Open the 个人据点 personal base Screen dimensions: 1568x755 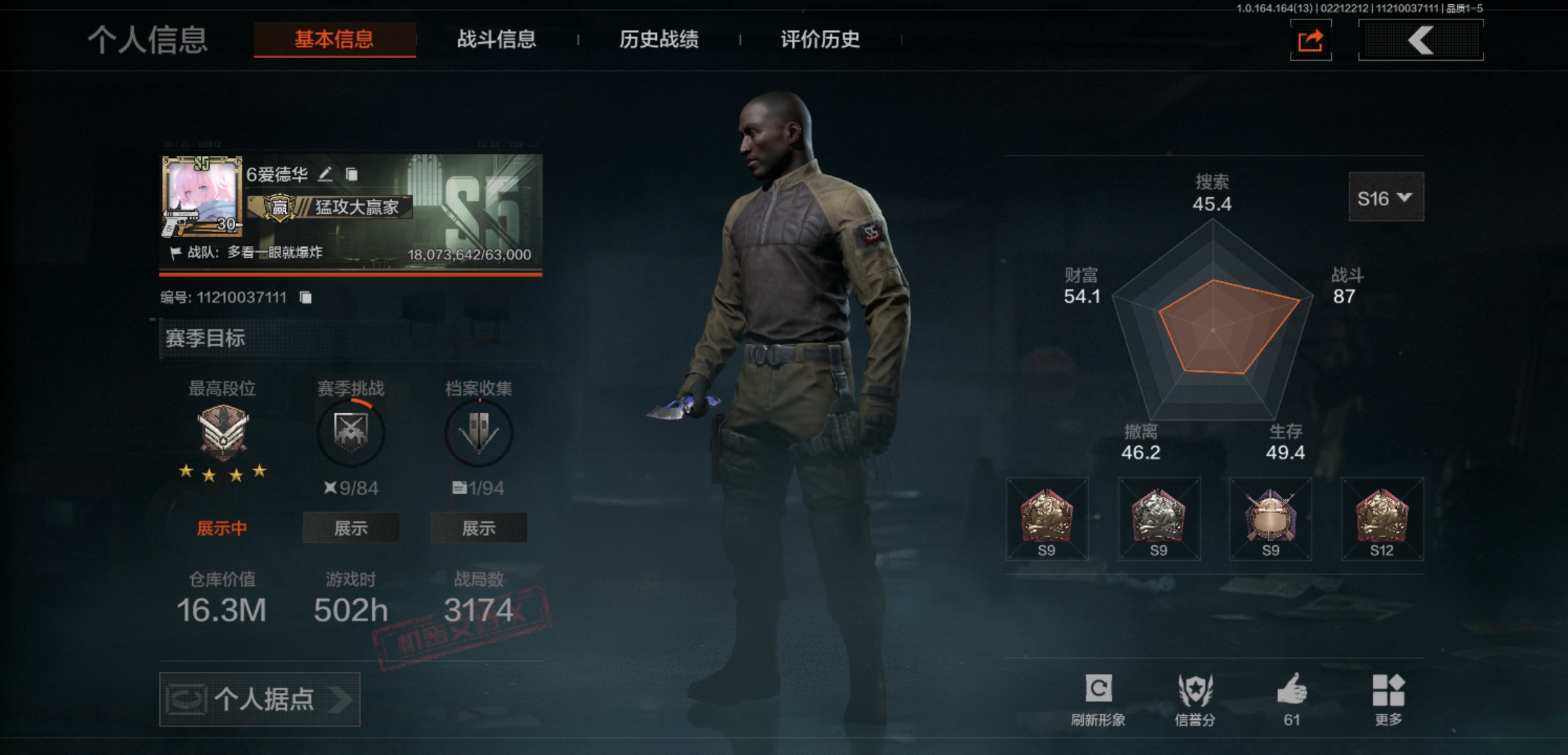pyautogui.click(x=260, y=699)
